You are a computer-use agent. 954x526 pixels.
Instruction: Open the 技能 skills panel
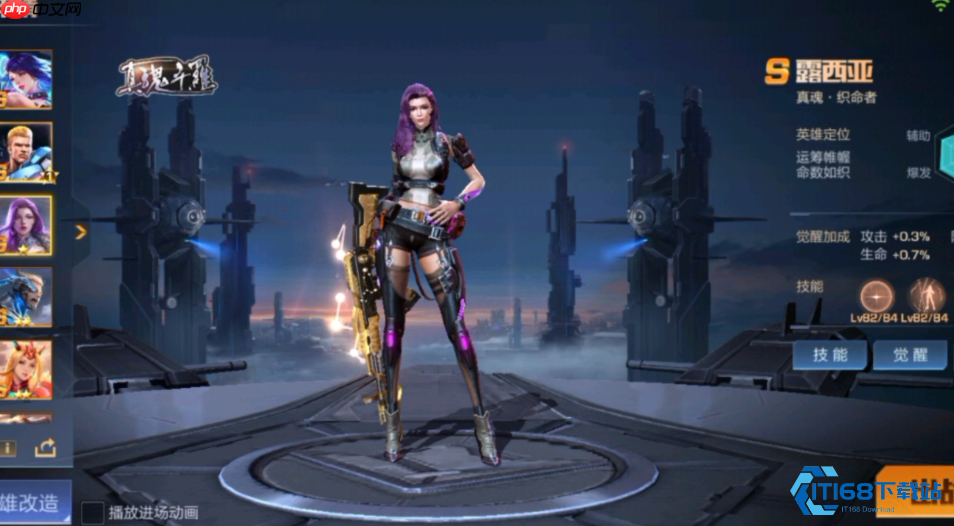tap(830, 355)
